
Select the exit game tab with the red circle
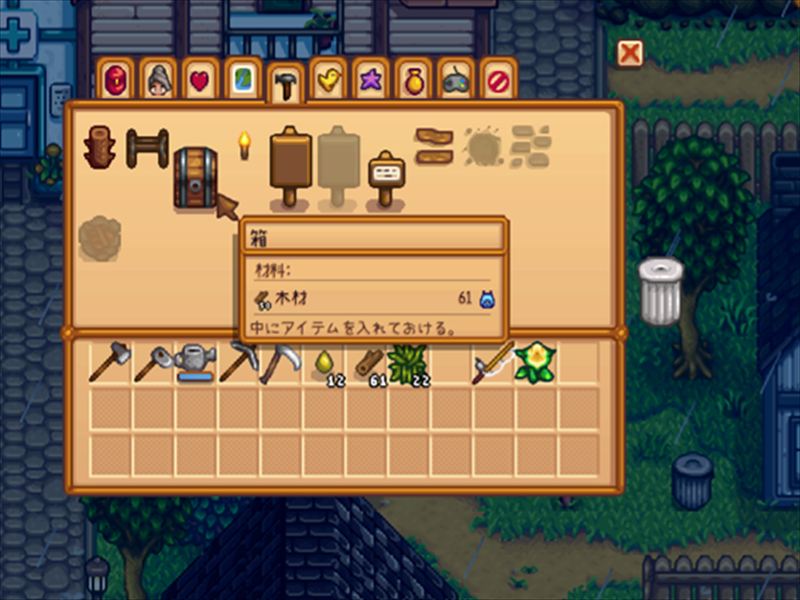tap(497, 79)
